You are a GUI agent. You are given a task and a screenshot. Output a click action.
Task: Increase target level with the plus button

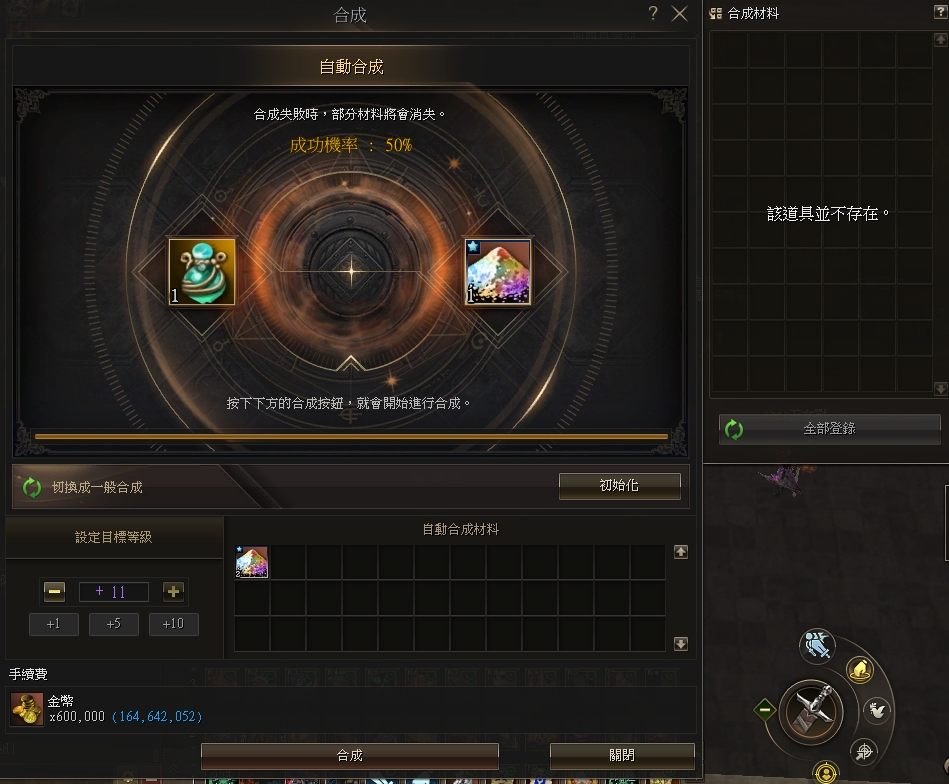(x=173, y=592)
